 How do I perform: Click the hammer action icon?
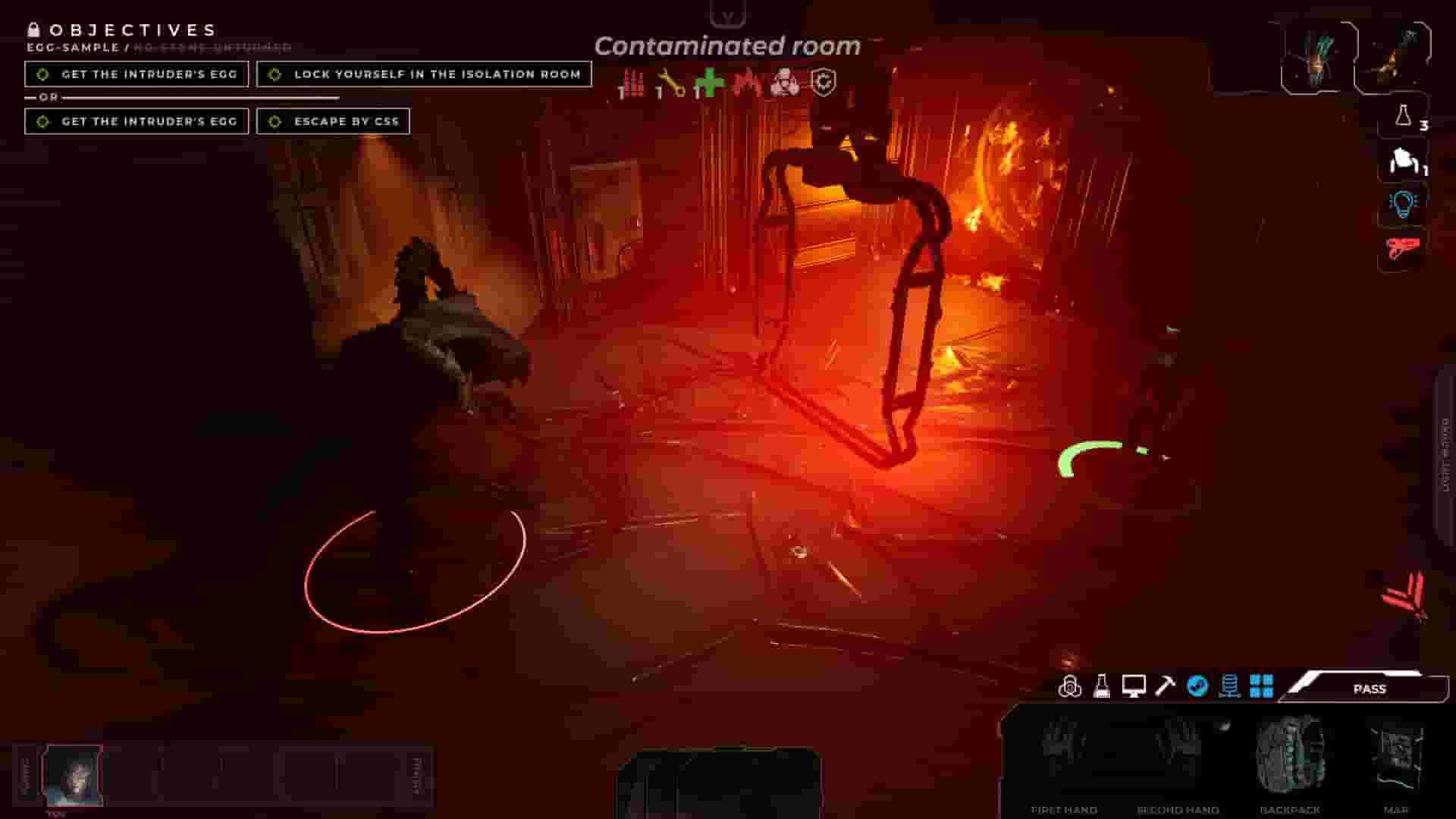click(x=1166, y=686)
